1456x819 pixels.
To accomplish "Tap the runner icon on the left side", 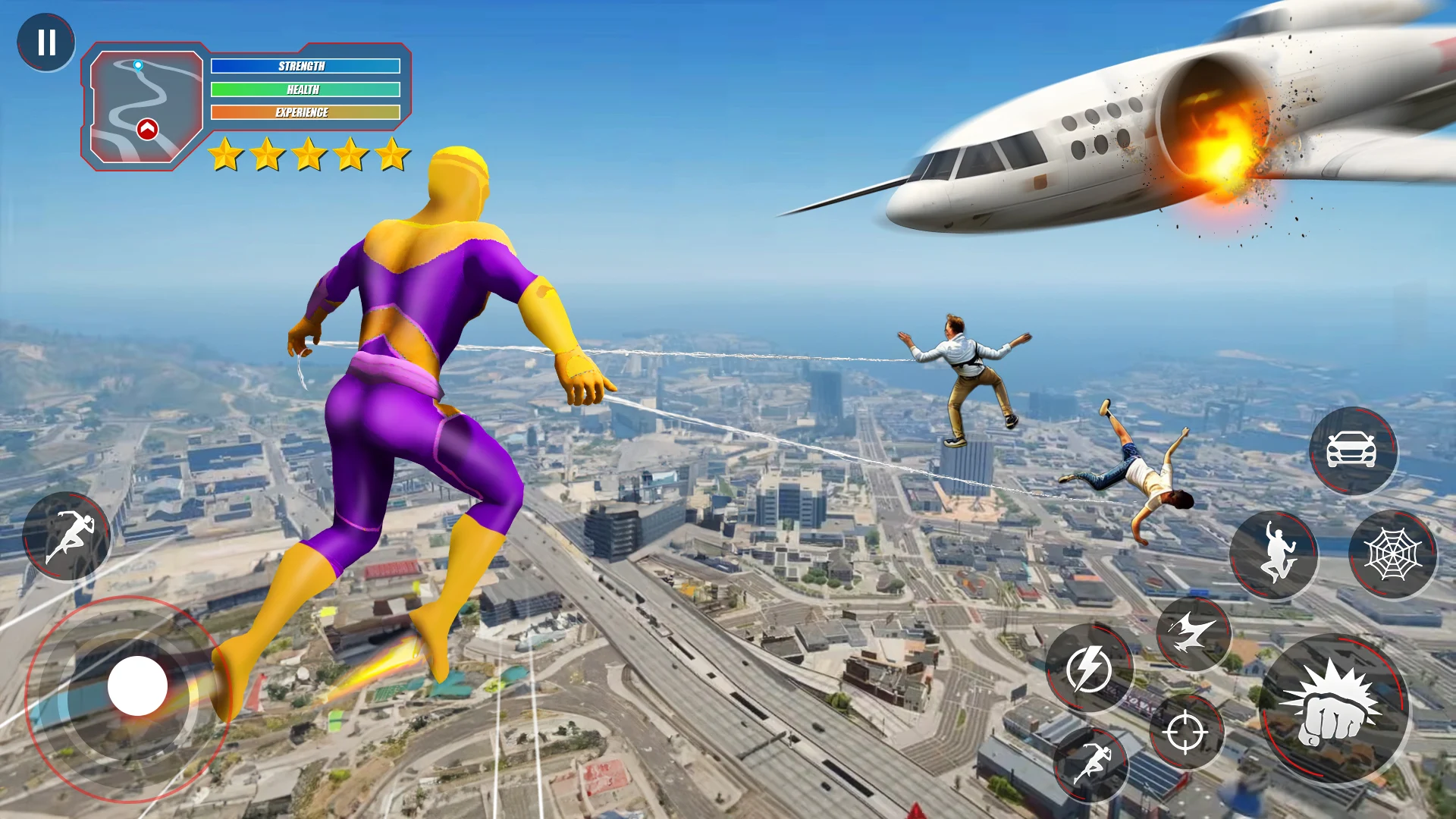I will [x=67, y=536].
